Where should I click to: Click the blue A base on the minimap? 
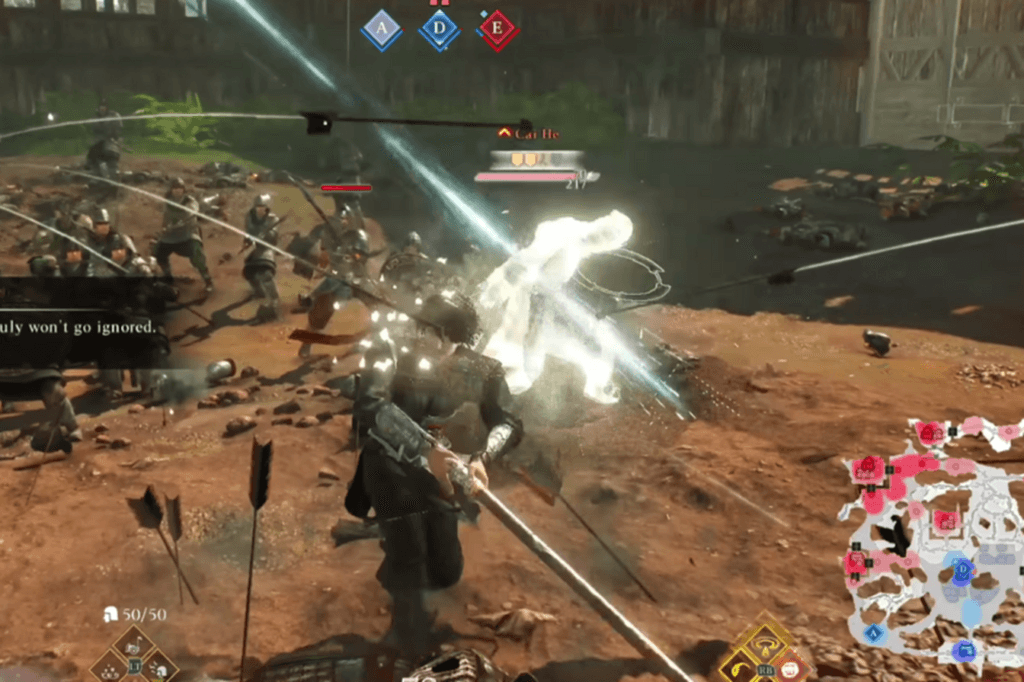coord(873,632)
